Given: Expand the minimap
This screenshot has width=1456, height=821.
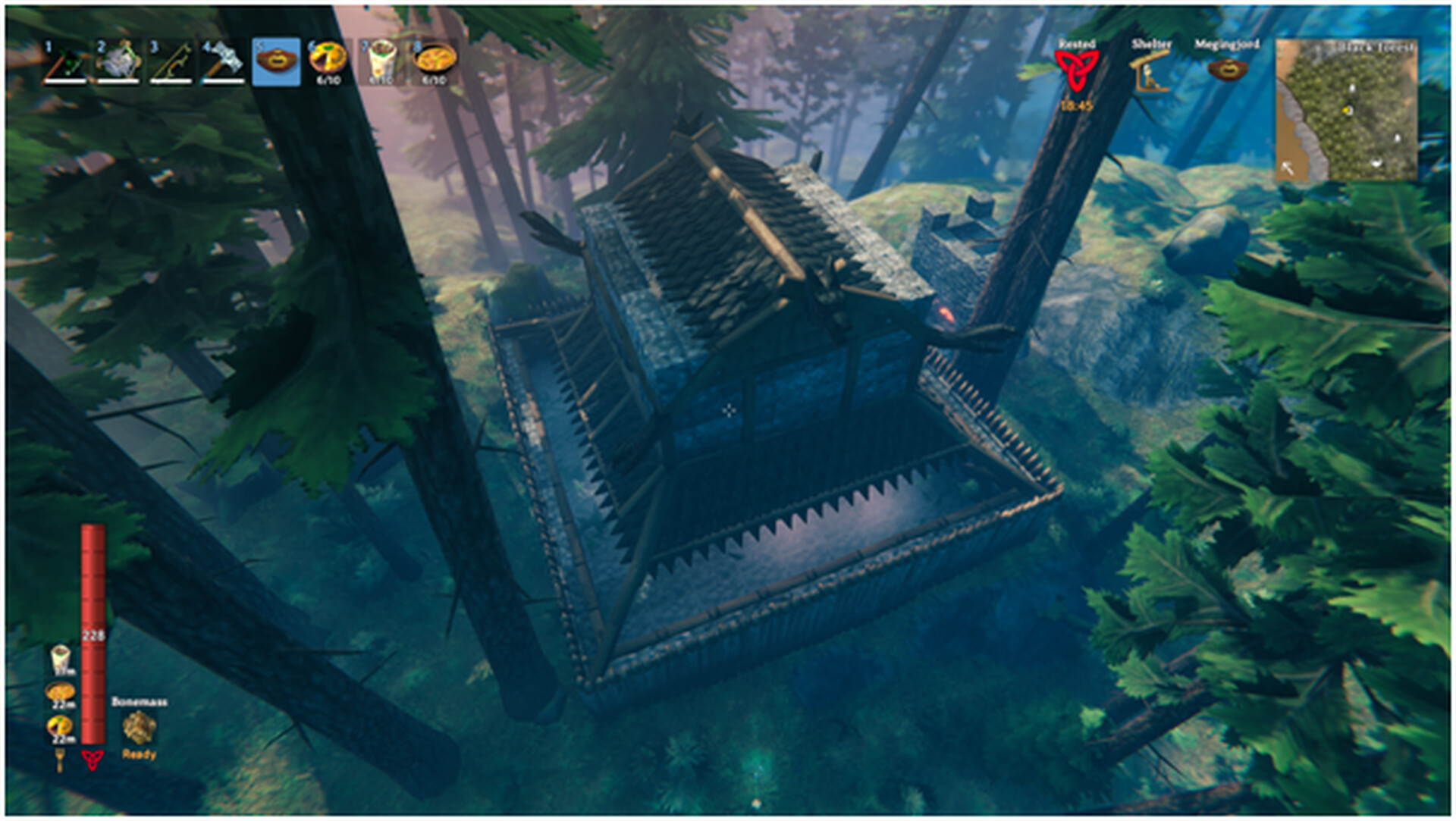Looking at the screenshot, I should 1346,106.
